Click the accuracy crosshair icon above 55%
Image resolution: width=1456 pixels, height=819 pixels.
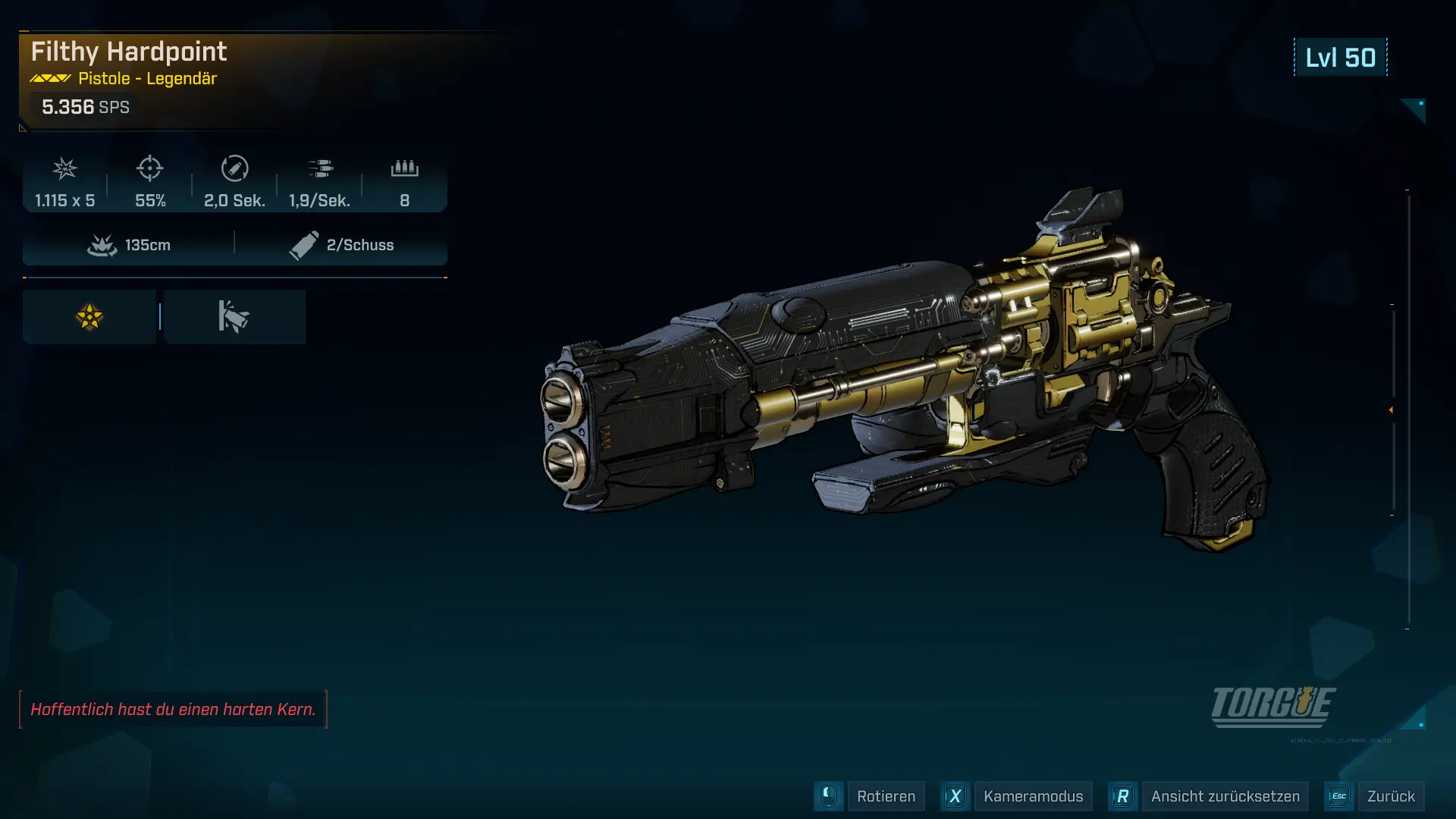coord(150,169)
